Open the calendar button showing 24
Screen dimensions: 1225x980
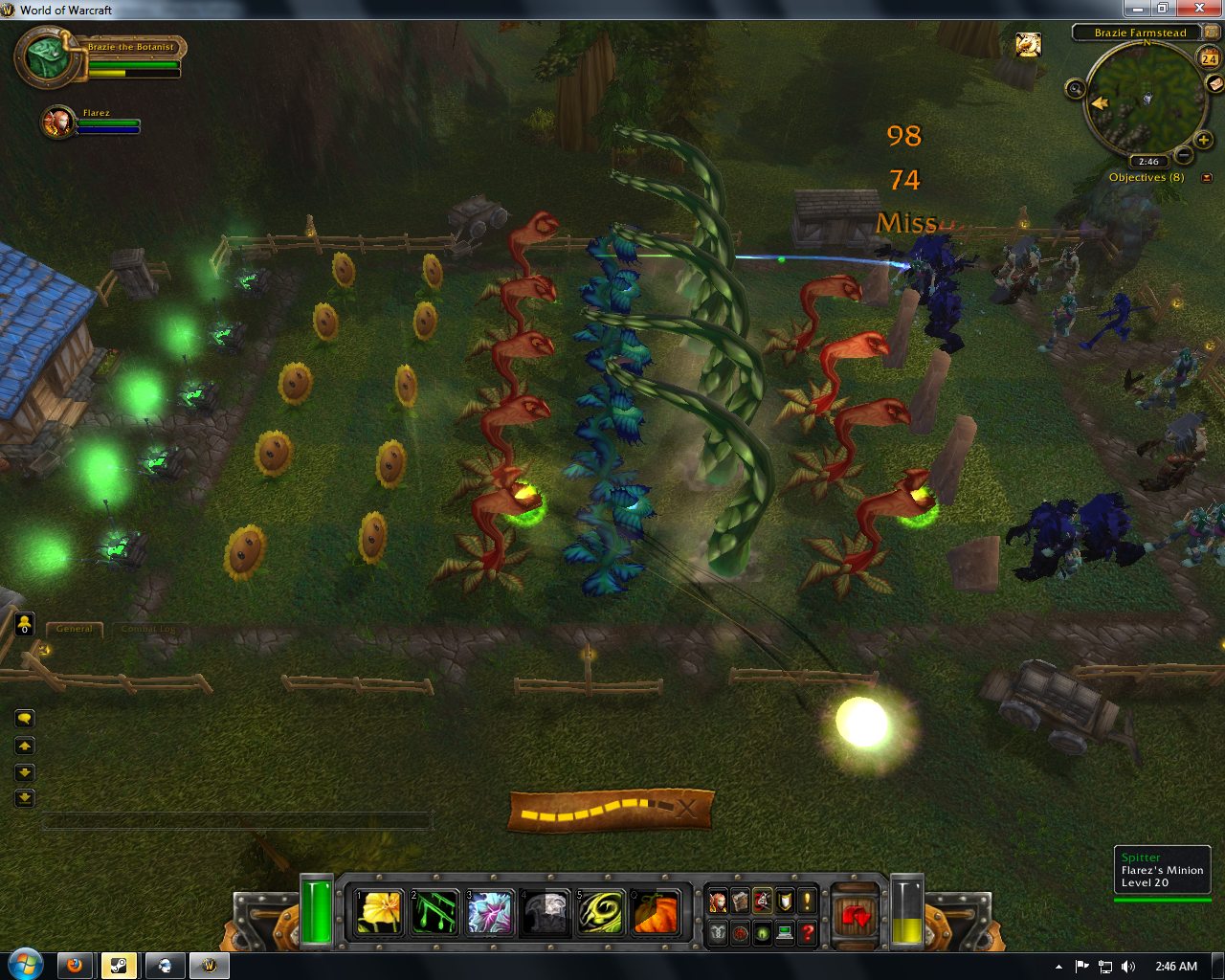(x=1208, y=58)
